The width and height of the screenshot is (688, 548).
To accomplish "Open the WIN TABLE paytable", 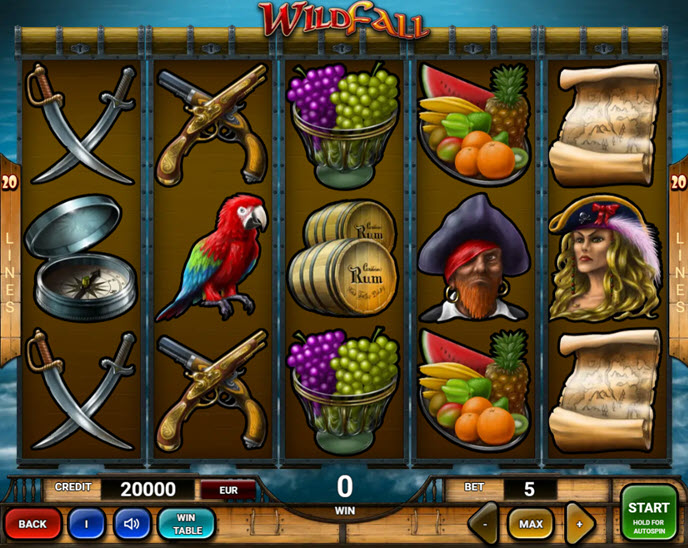I will pos(187,523).
